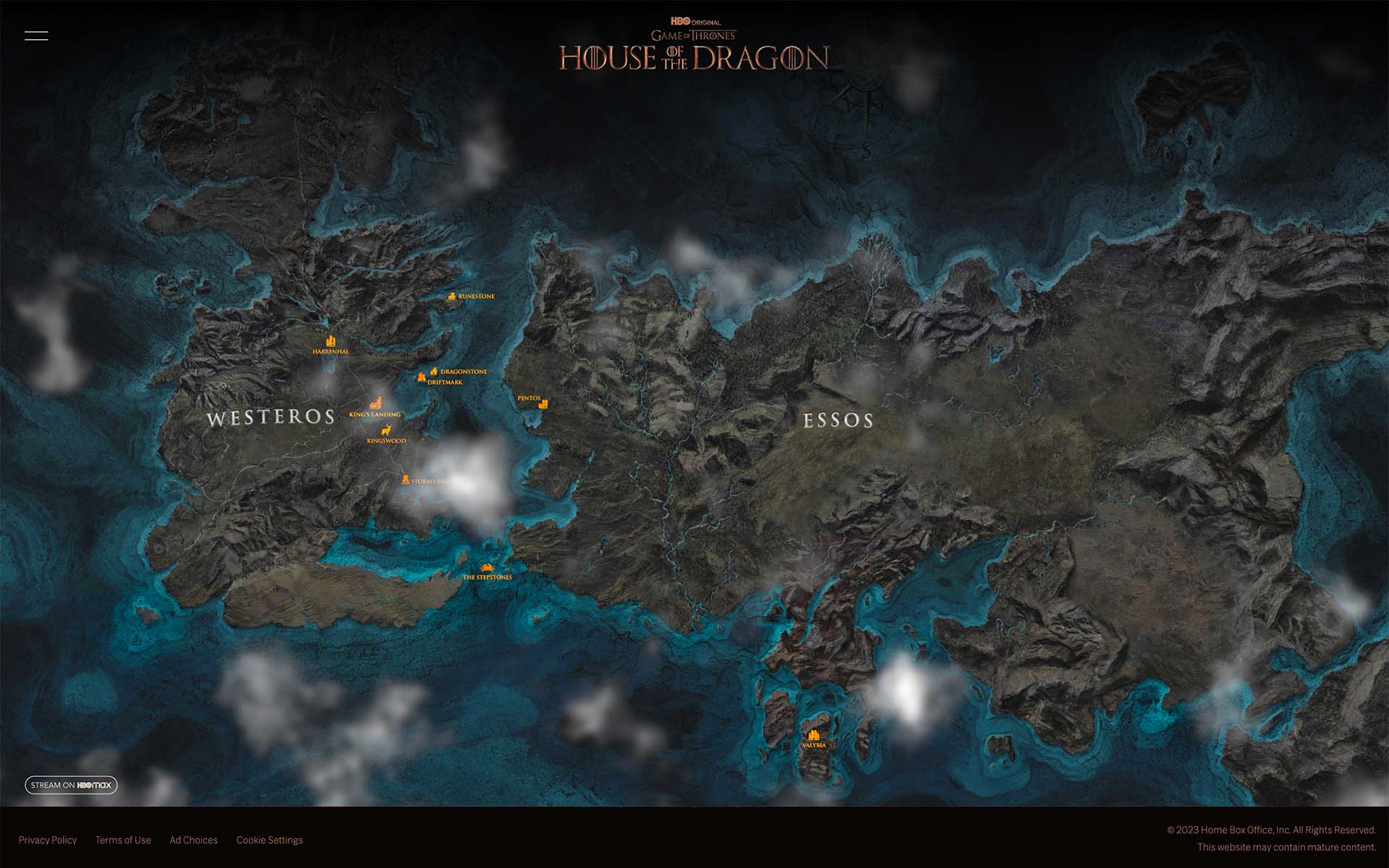Select the Runestone map marker
Viewport: 1389px width, 868px height.
452,296
